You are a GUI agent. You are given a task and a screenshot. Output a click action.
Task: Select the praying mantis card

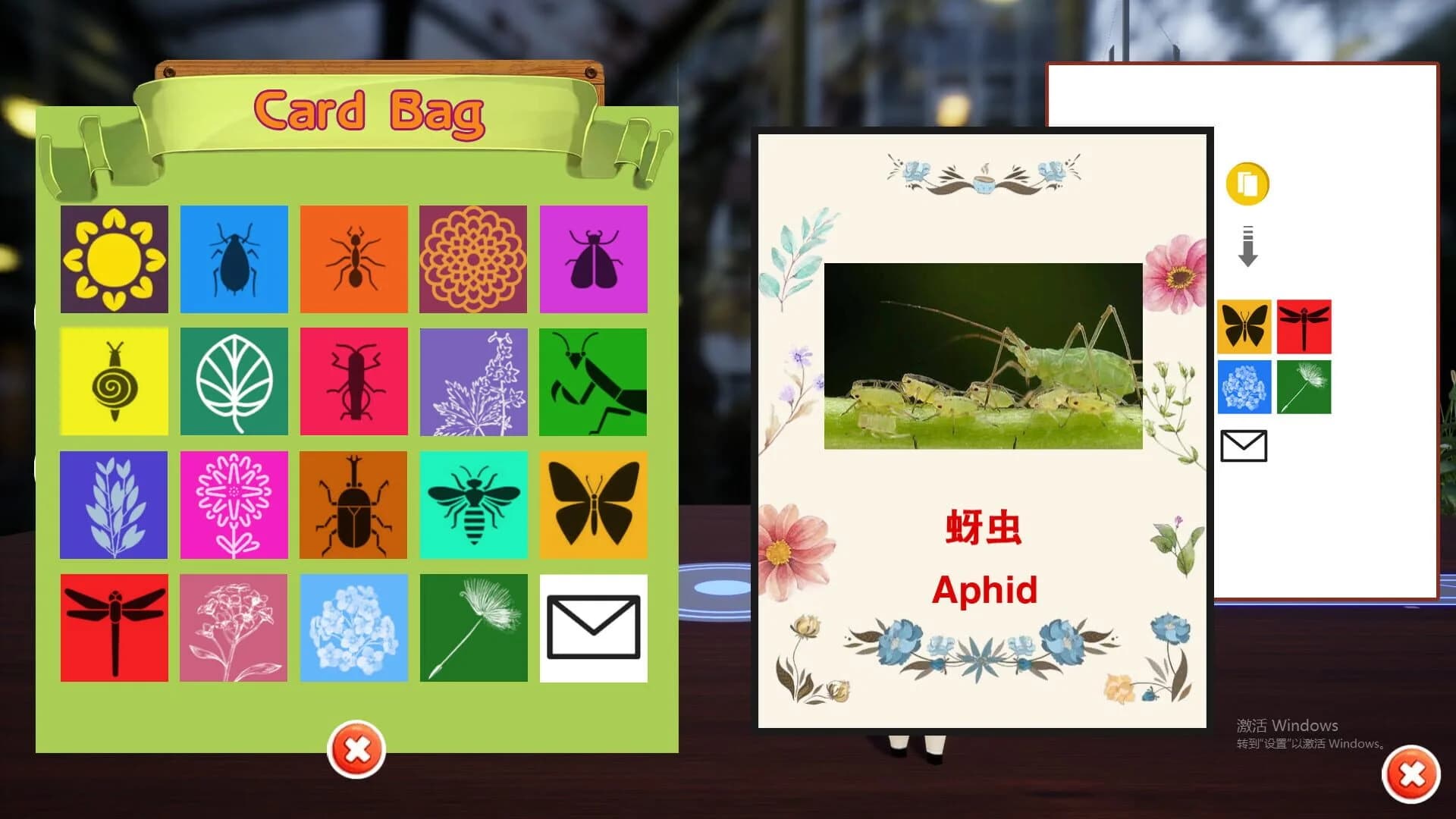point(595,381)
